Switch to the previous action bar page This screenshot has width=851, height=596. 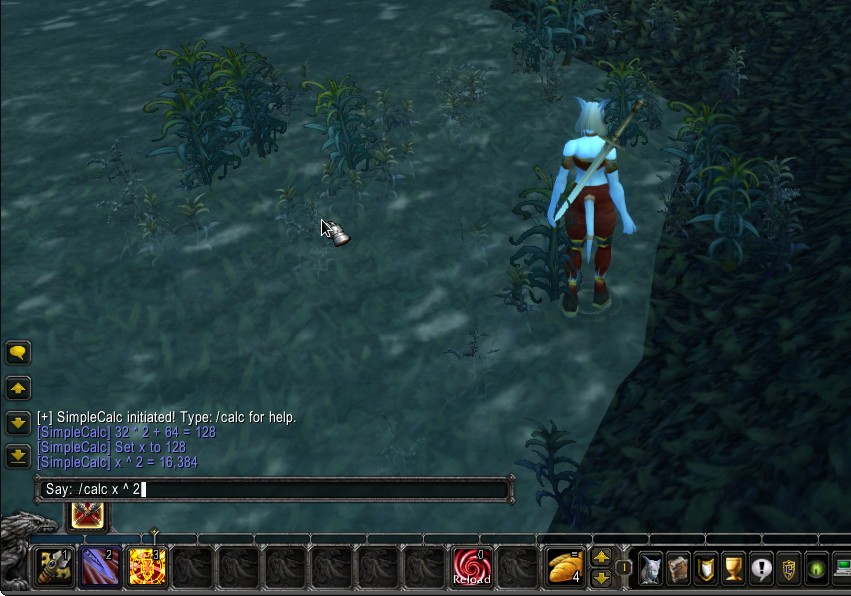[x=601, y=557]
